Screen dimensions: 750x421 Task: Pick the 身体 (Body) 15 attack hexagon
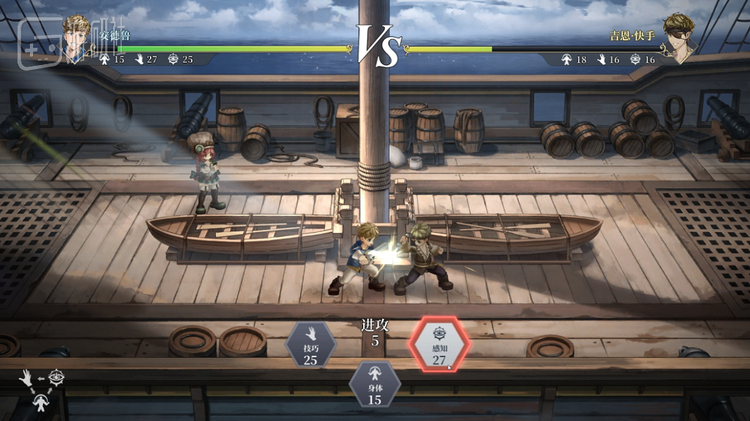point(375,385)
